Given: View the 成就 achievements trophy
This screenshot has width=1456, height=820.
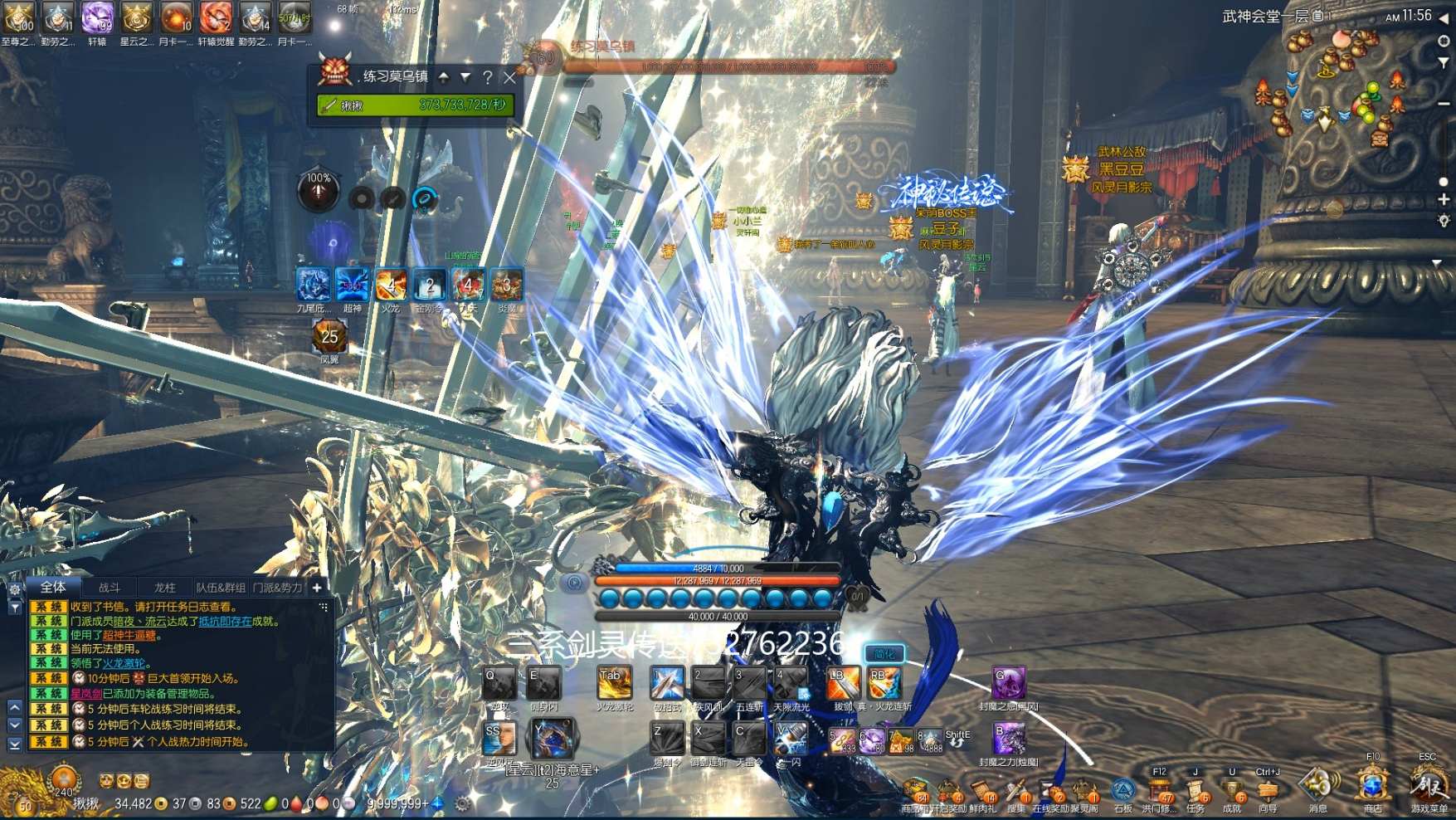Looking at the screenshot, I should click(x=1232, y=788).
